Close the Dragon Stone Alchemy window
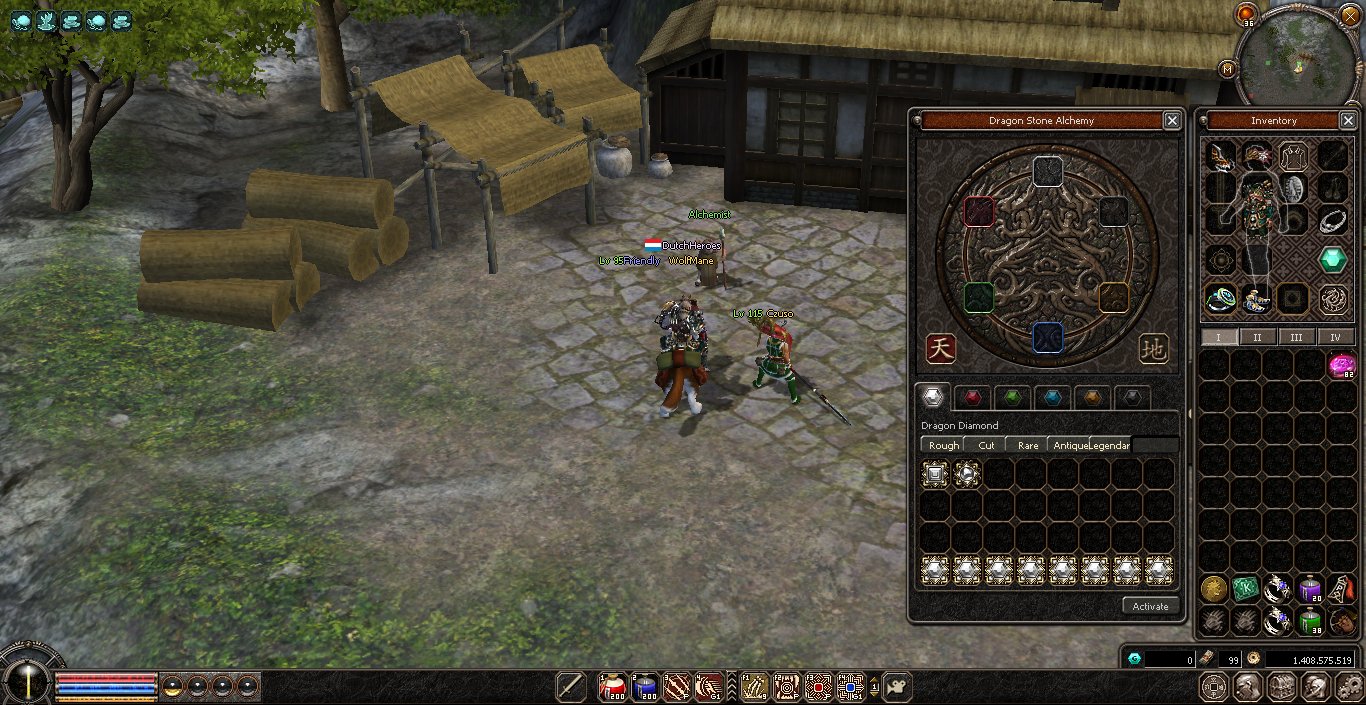 1171,121
